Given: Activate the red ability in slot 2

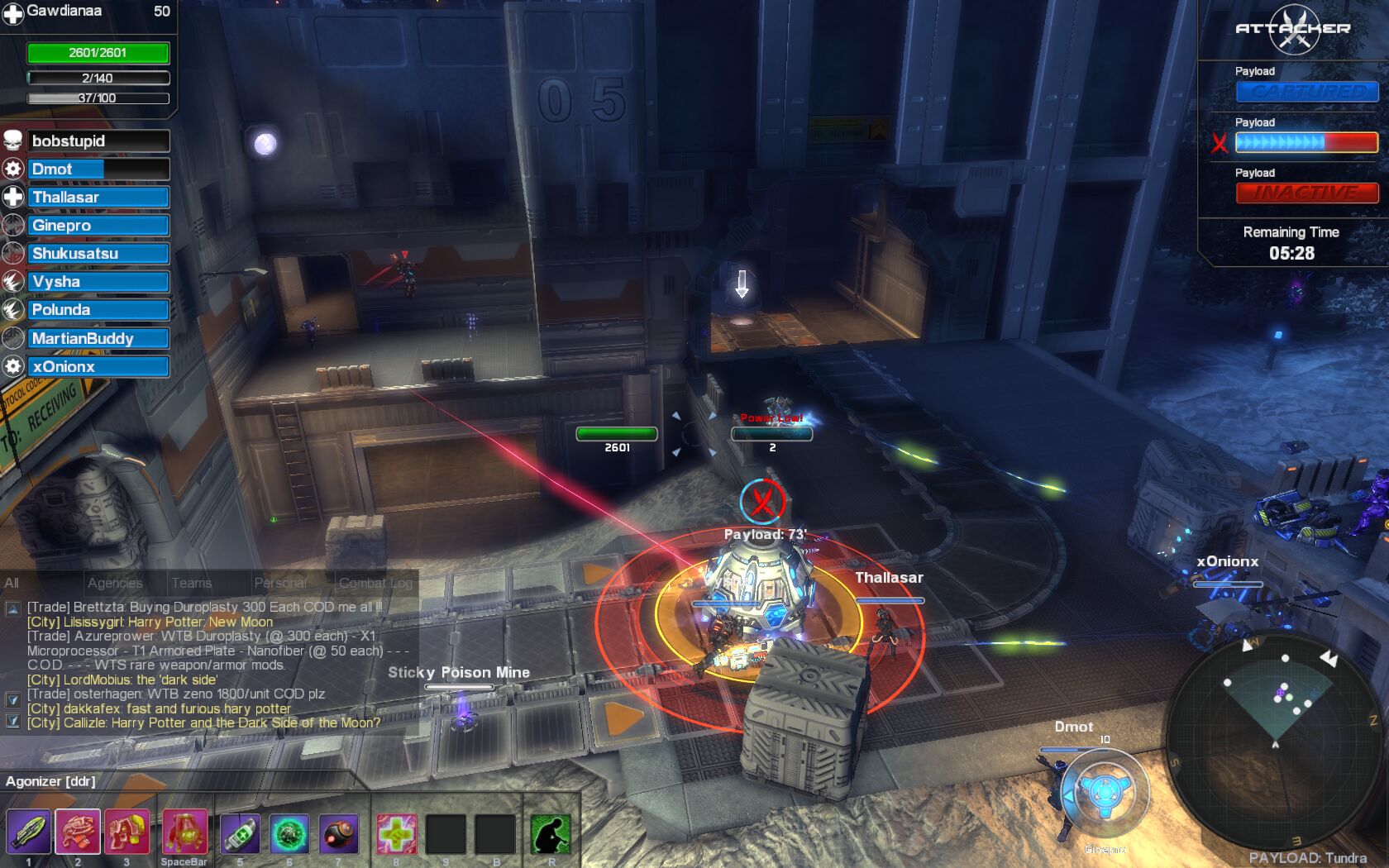Looking at the screenshot, I should [78, 832].
